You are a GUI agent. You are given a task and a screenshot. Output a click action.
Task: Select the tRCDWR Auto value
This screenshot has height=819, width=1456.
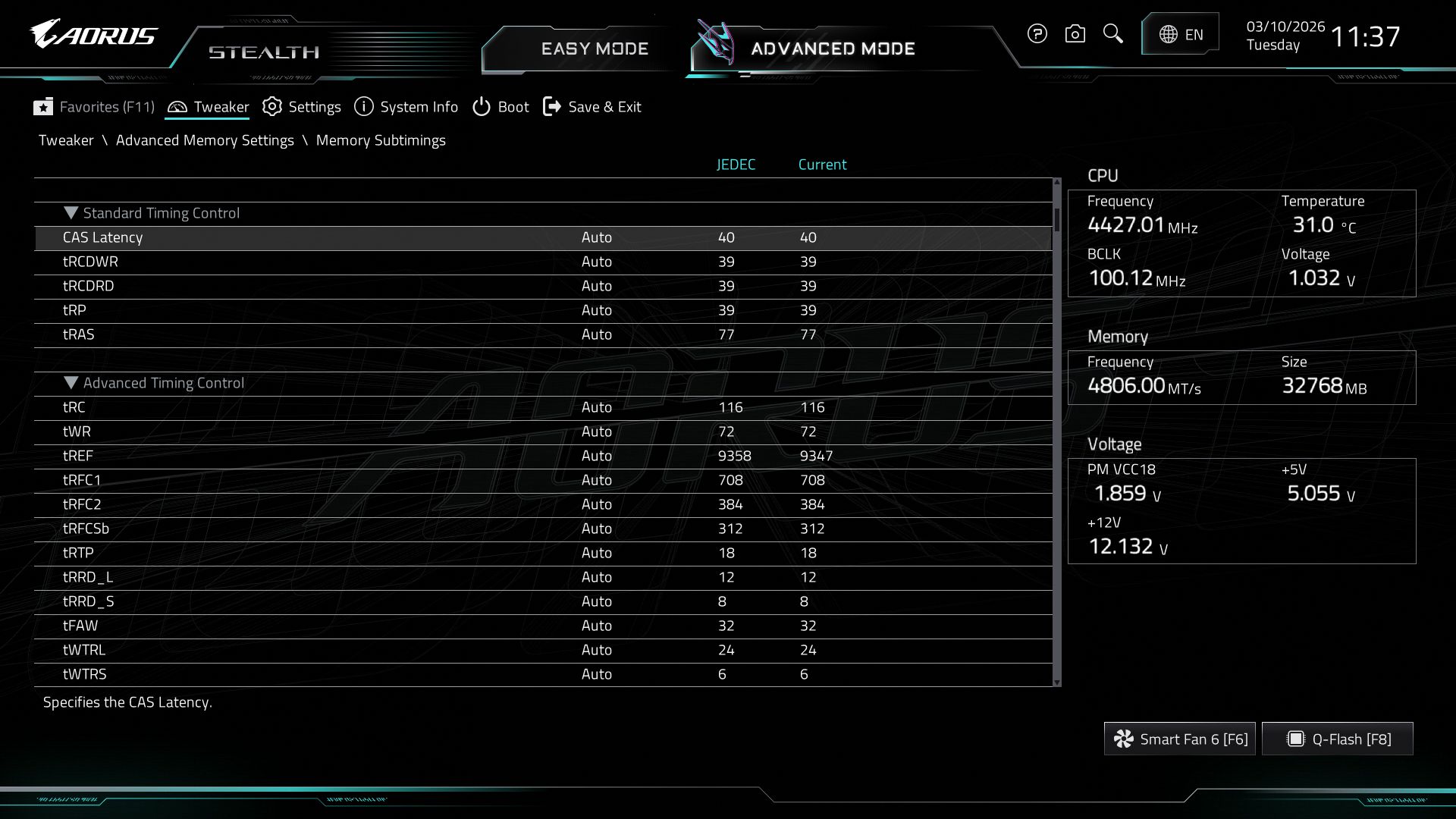pos(598,262)
